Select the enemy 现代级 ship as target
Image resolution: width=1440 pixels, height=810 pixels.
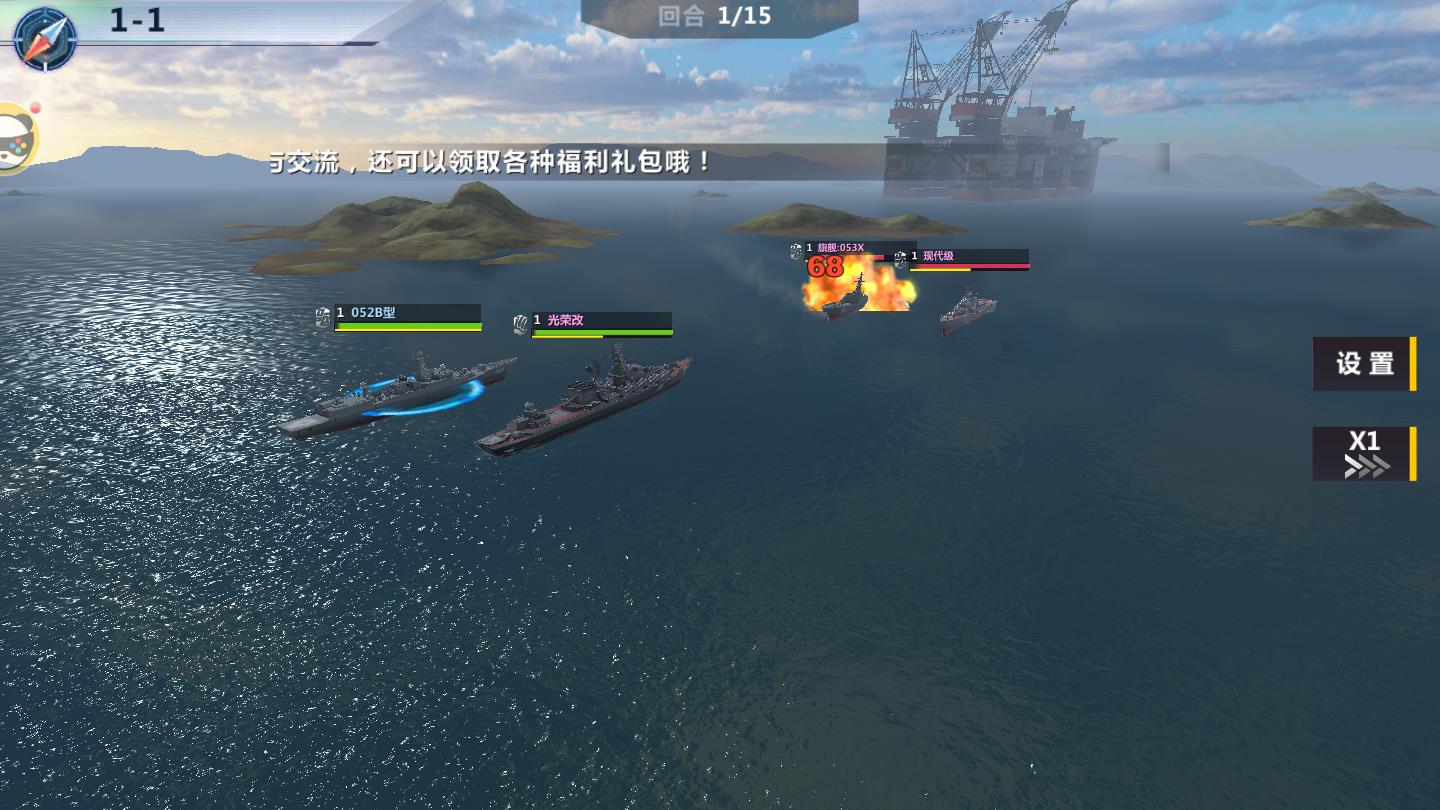point(965,310)
